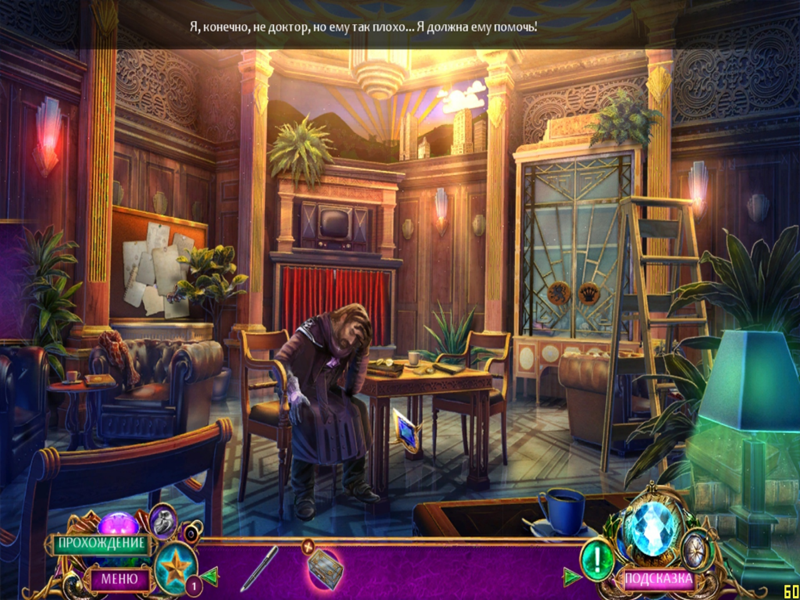Open the МЕНЮ button
The height and width of the screenshot is (600, 800).
[x=119, y=577]
